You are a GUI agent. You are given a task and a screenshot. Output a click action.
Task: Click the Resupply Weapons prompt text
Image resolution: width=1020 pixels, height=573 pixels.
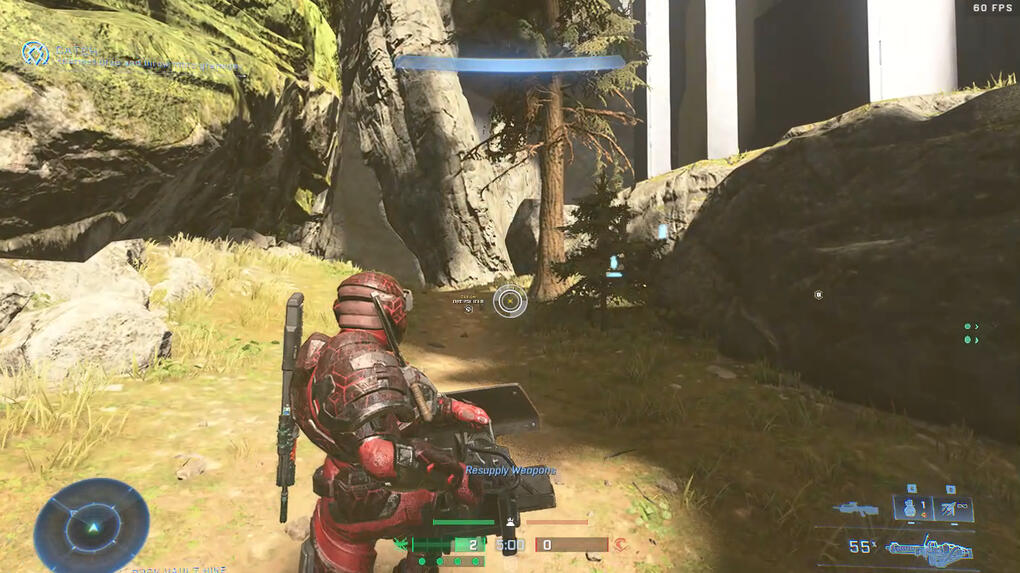coord(511,470)
